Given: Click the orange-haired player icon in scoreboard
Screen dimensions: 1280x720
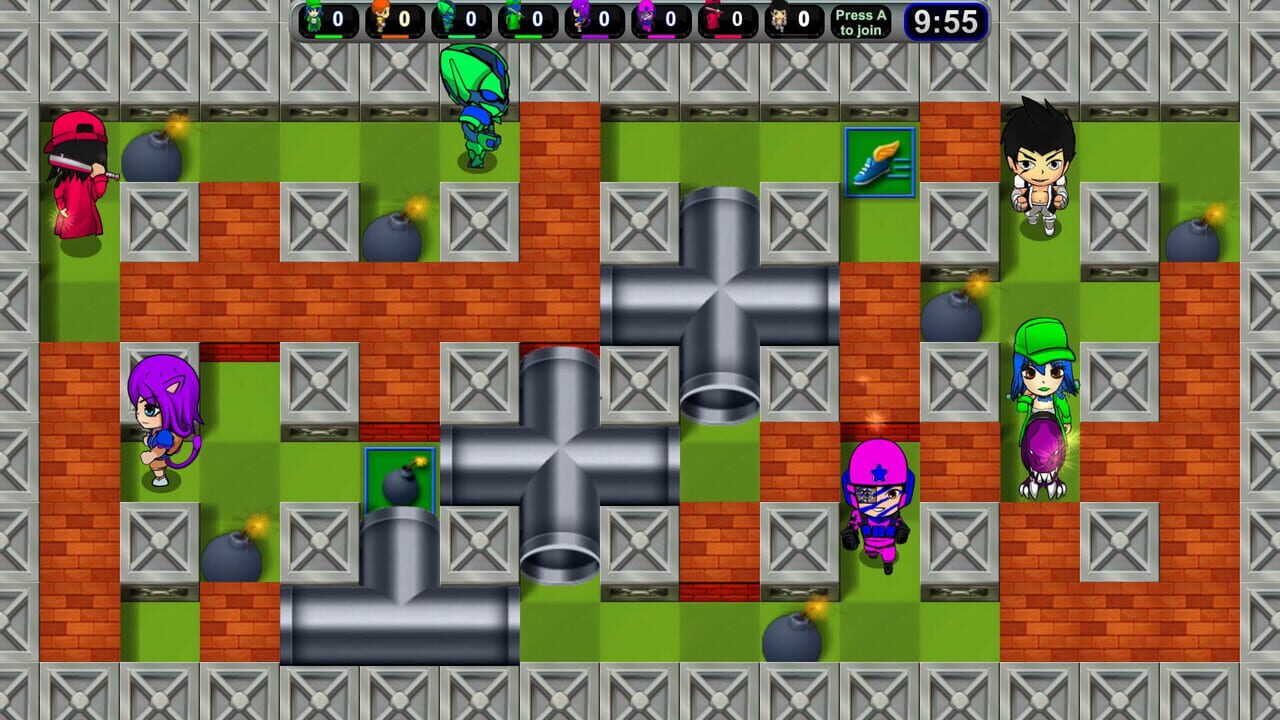Looking at the screenshot, I should pyautogui.click(x=380, y=17).
